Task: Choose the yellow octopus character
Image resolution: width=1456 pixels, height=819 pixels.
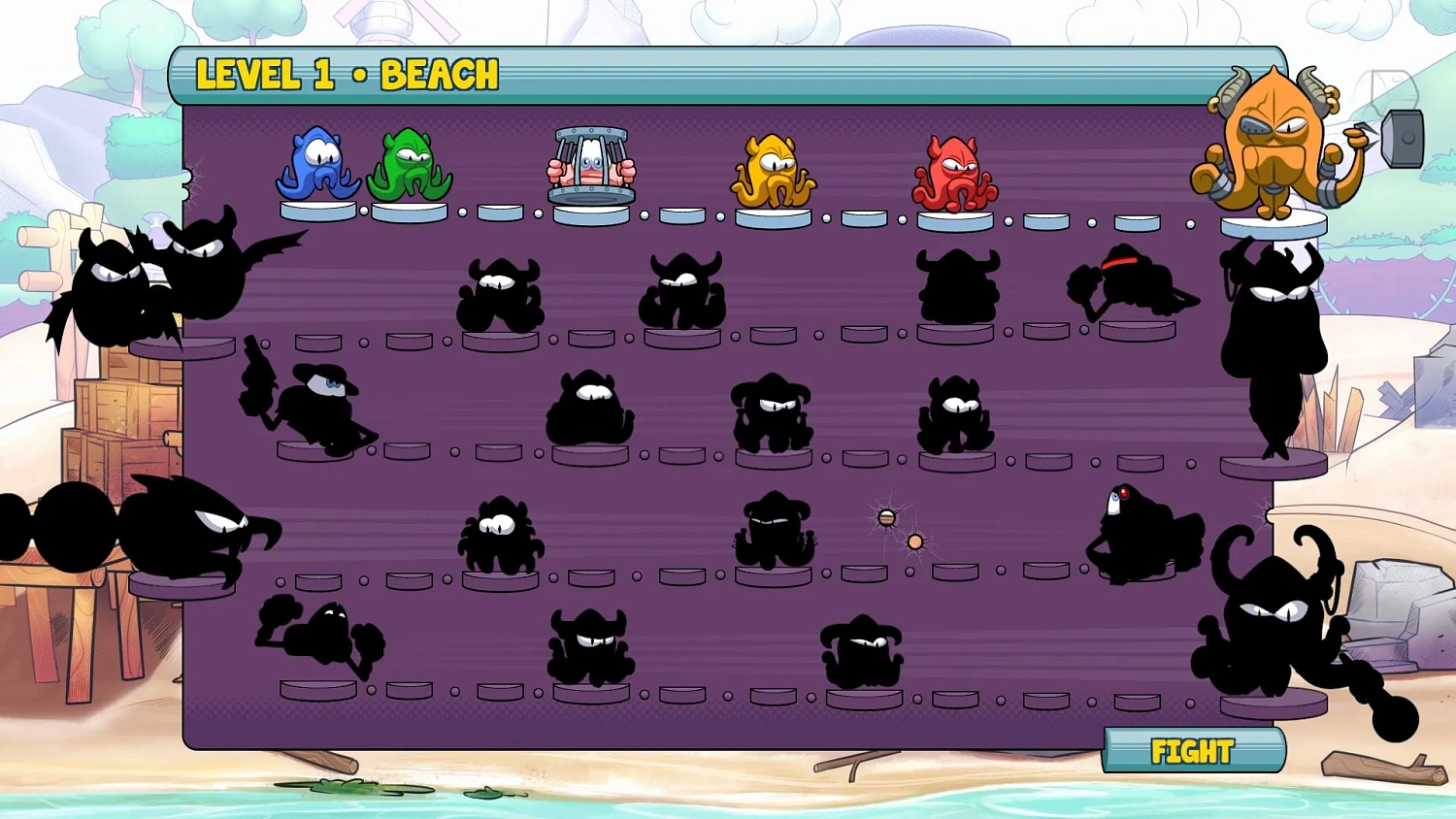Action: (x=775, y=170)
